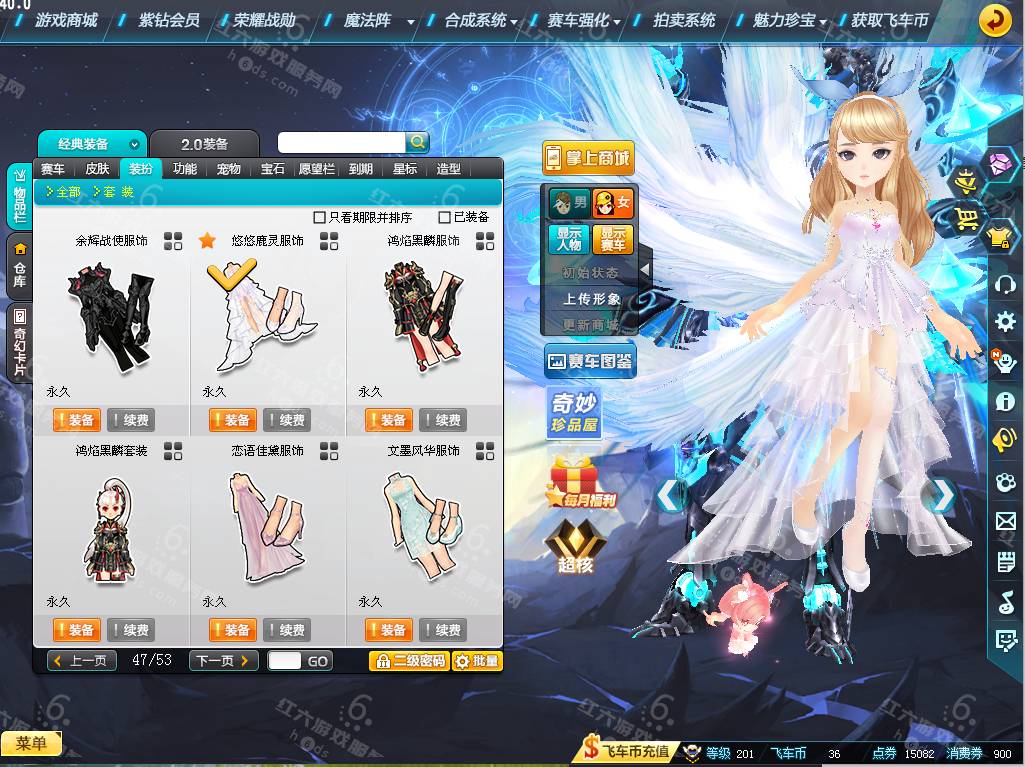1025x767 pixels.
Task: Toggle the 已装备 checkbox
Action: (445, 217)
